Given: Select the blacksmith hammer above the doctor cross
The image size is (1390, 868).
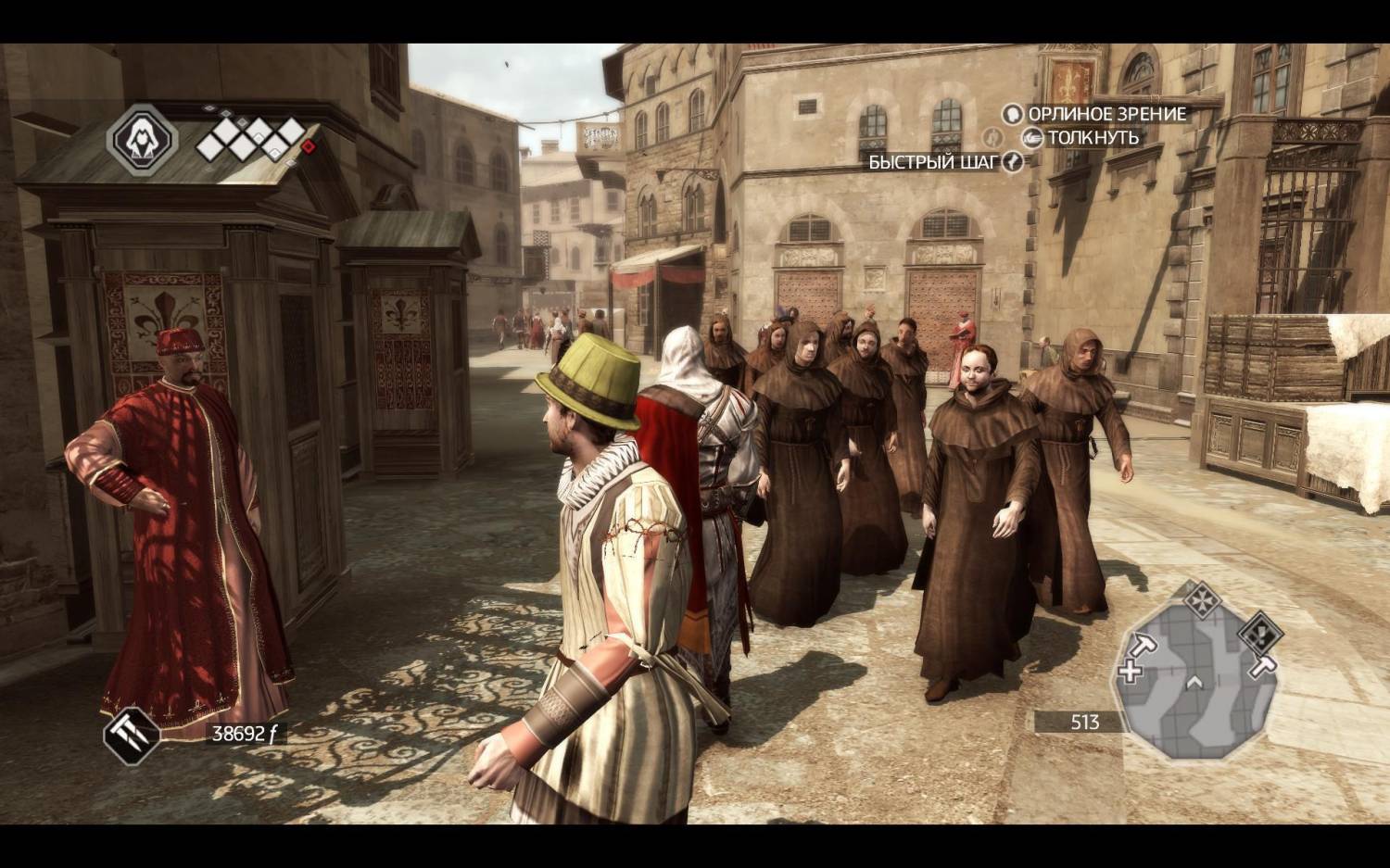Looking at the screenshot, I should pyautogui.click(x=1144, y=645).
